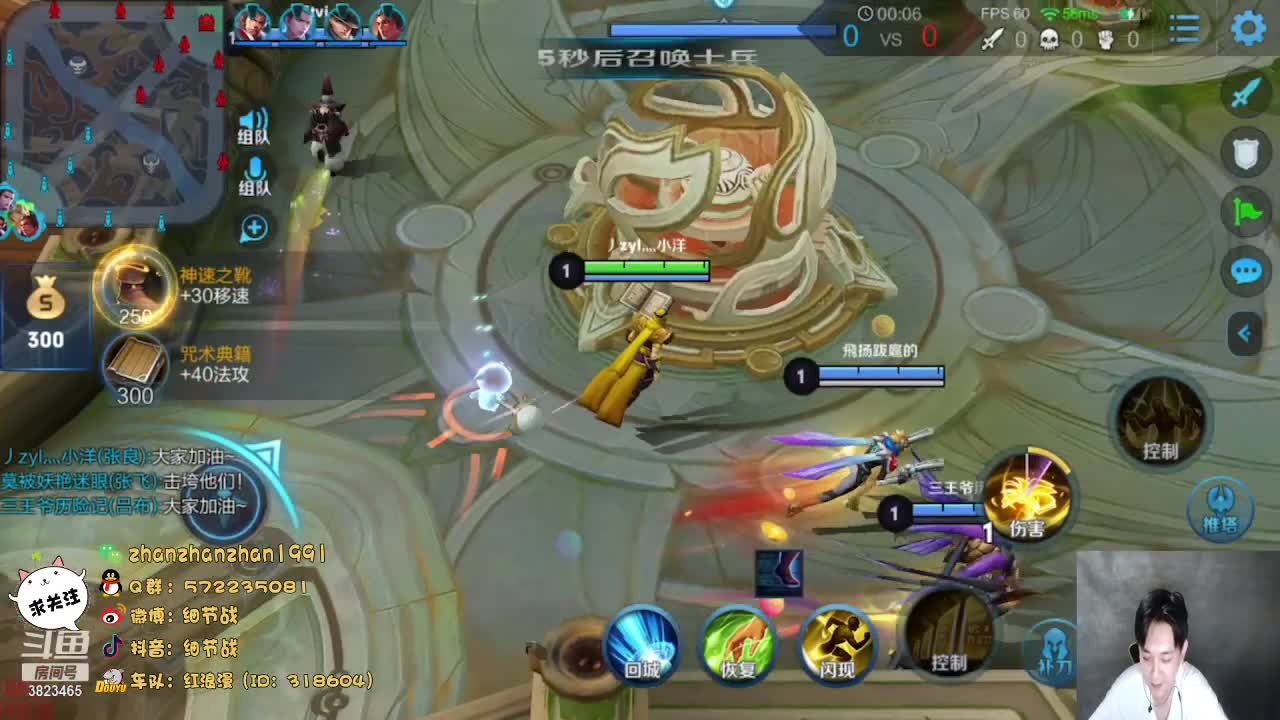The width and height of the screenshot is (1280, 720).
Task: Use the 回城 recall spell
Action: [x=642, y=643]
